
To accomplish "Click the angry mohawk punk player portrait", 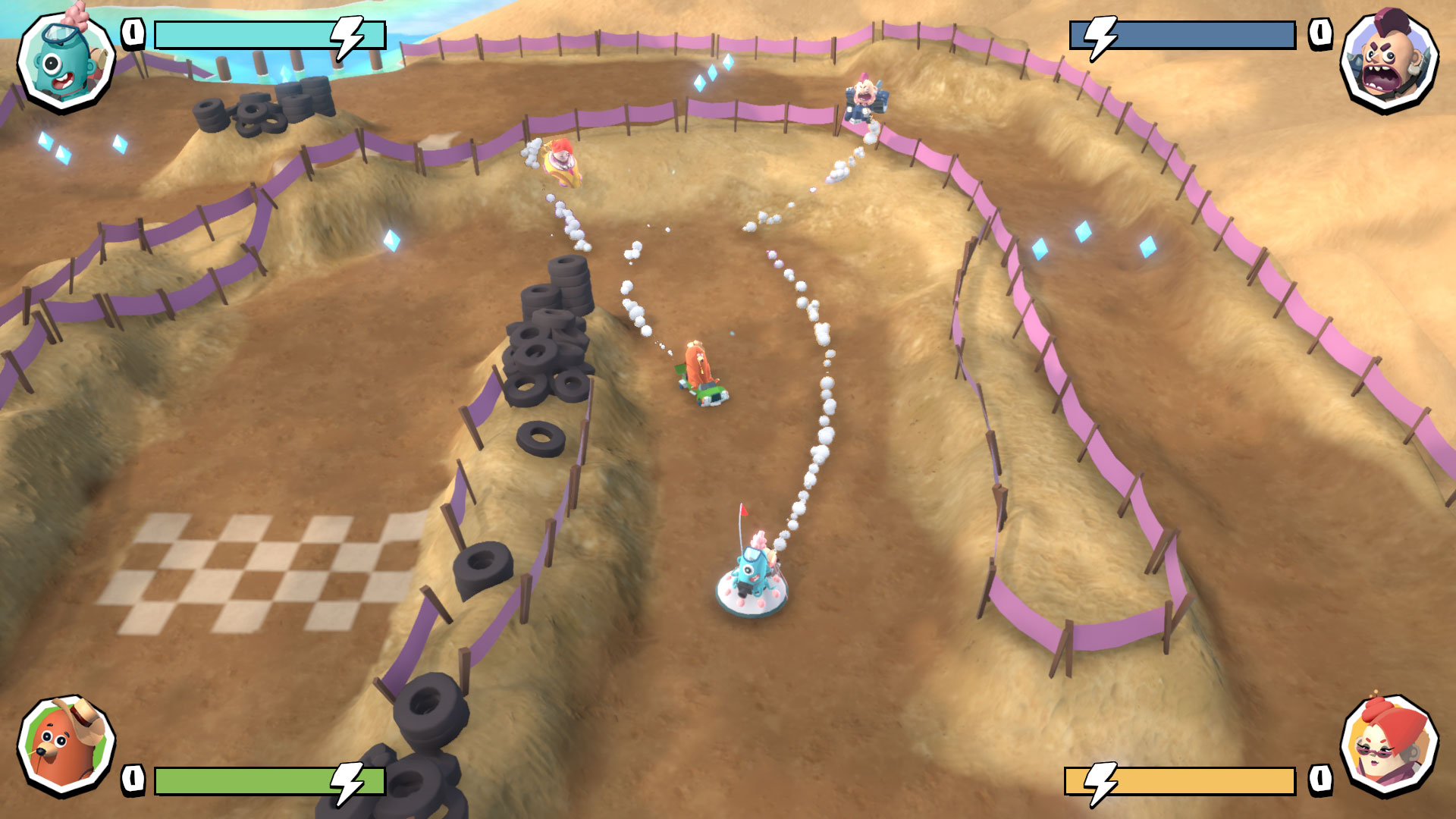I will [x=1389, y=60].
